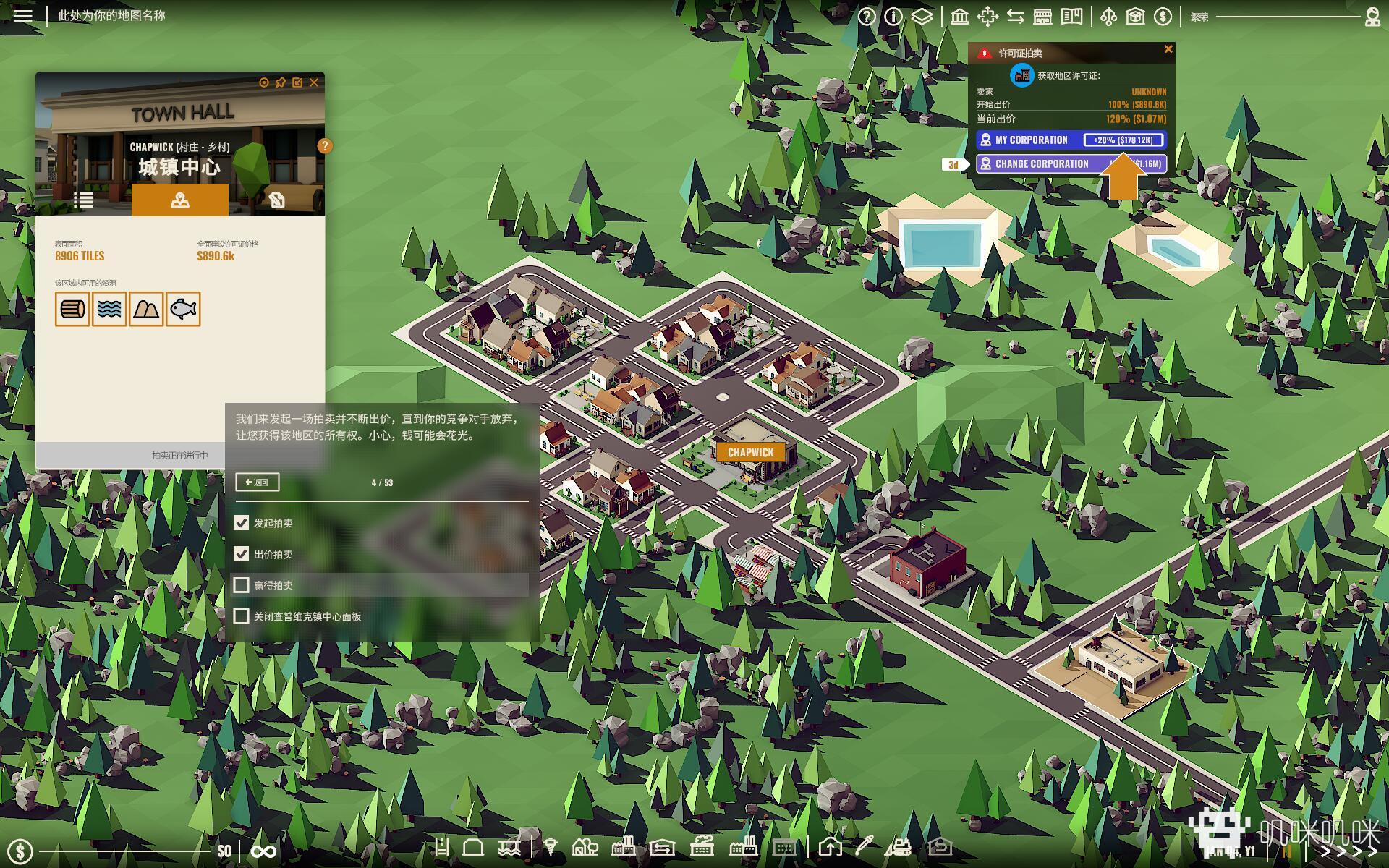This screenshot has width=1389, height=868.
Task: Bid +20% as My Corporation
Action: [x=1123, y=140]
